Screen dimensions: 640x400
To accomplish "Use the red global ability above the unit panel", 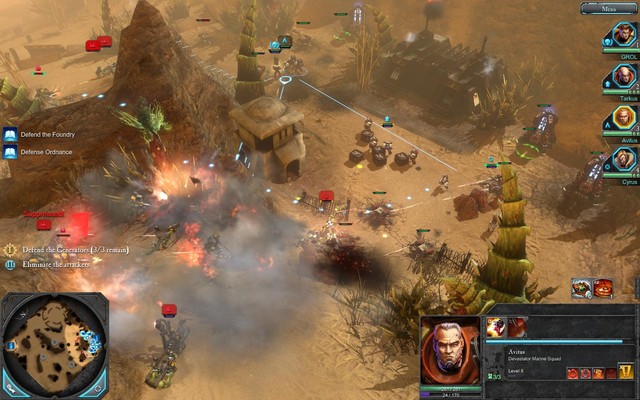I will coord(603,288).
